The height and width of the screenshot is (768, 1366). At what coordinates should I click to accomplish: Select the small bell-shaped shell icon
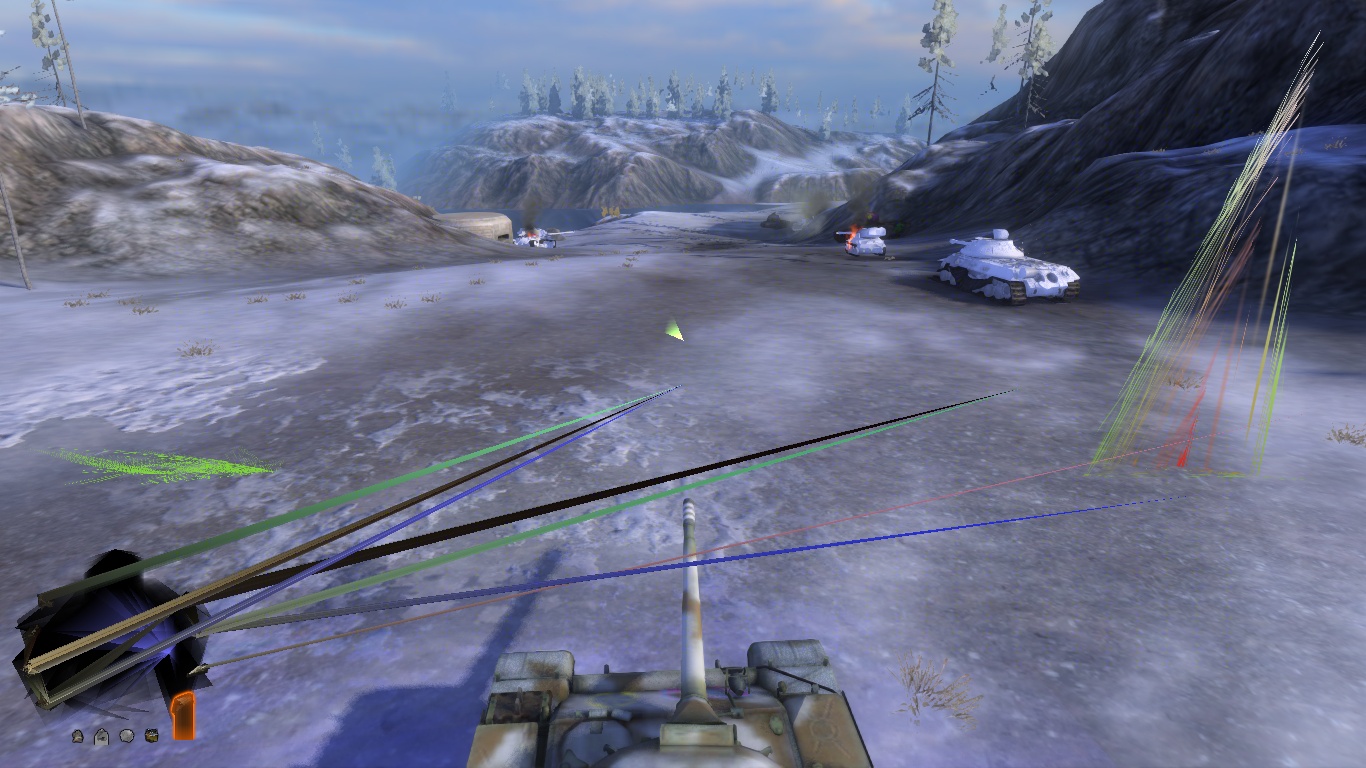coord(77,737)
